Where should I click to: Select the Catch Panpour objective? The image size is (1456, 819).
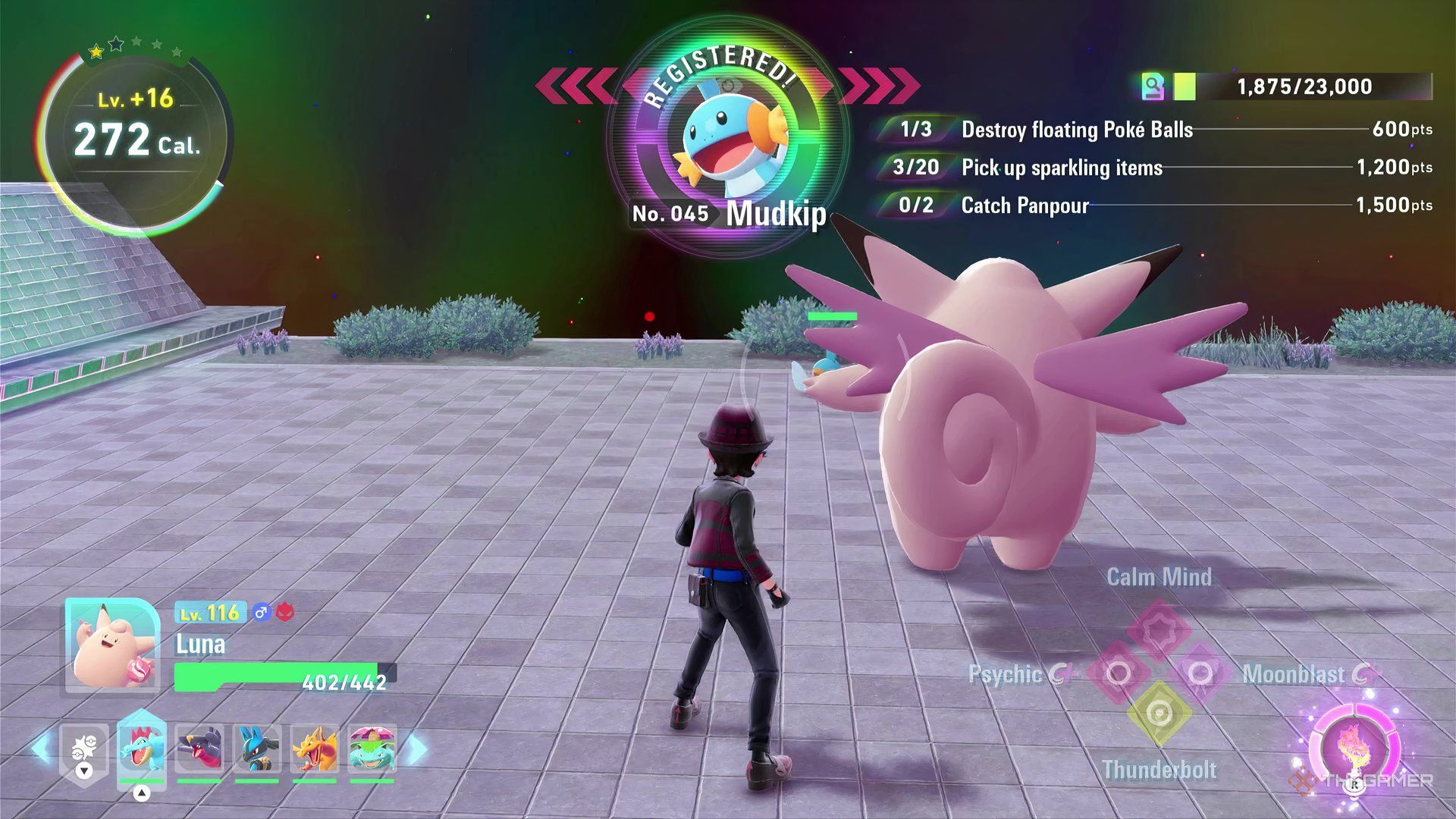(1025, 206)
